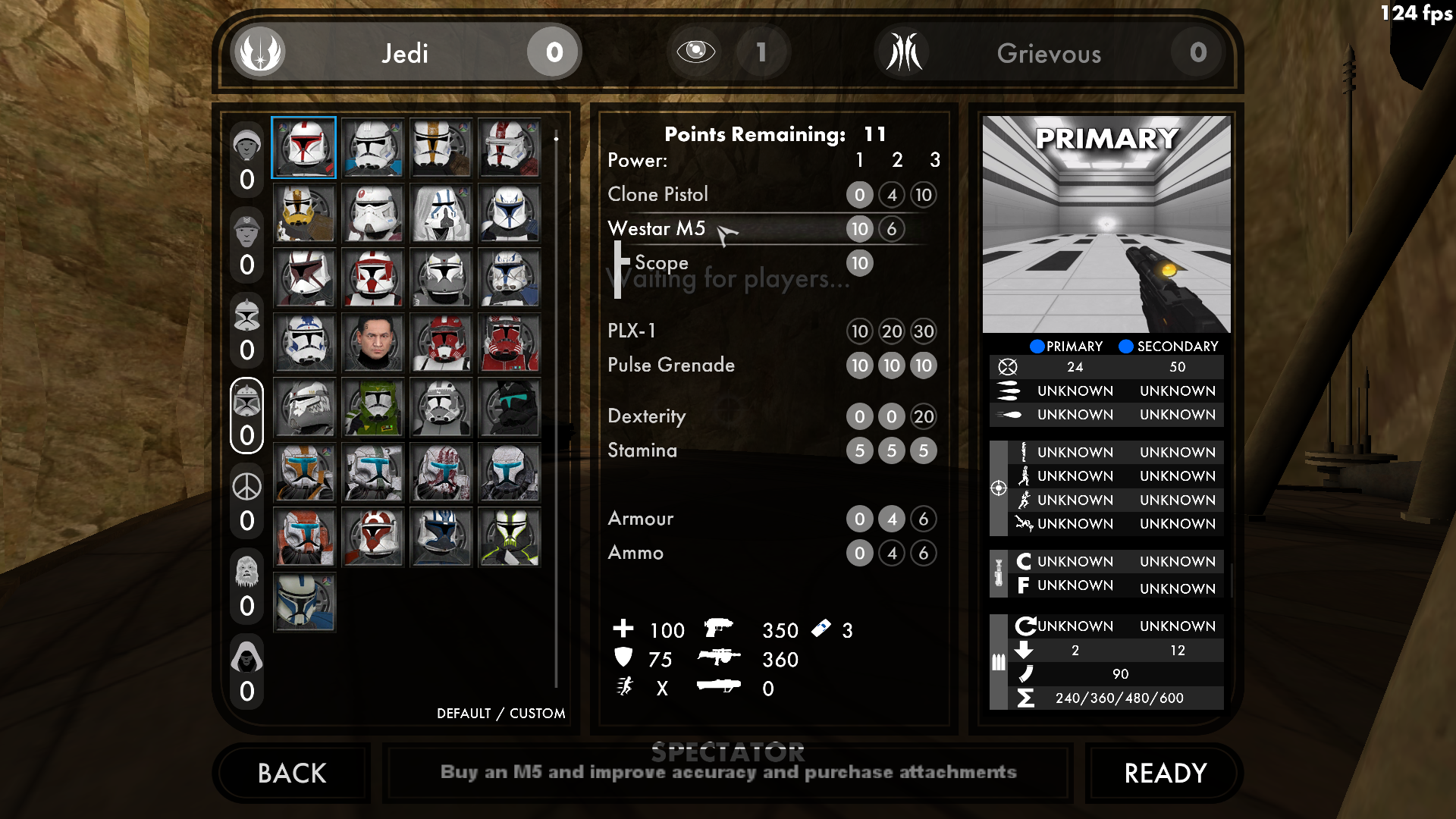Click the BACK button
1456x819 pixels.
pyautogui.click(x=292, y=773)
